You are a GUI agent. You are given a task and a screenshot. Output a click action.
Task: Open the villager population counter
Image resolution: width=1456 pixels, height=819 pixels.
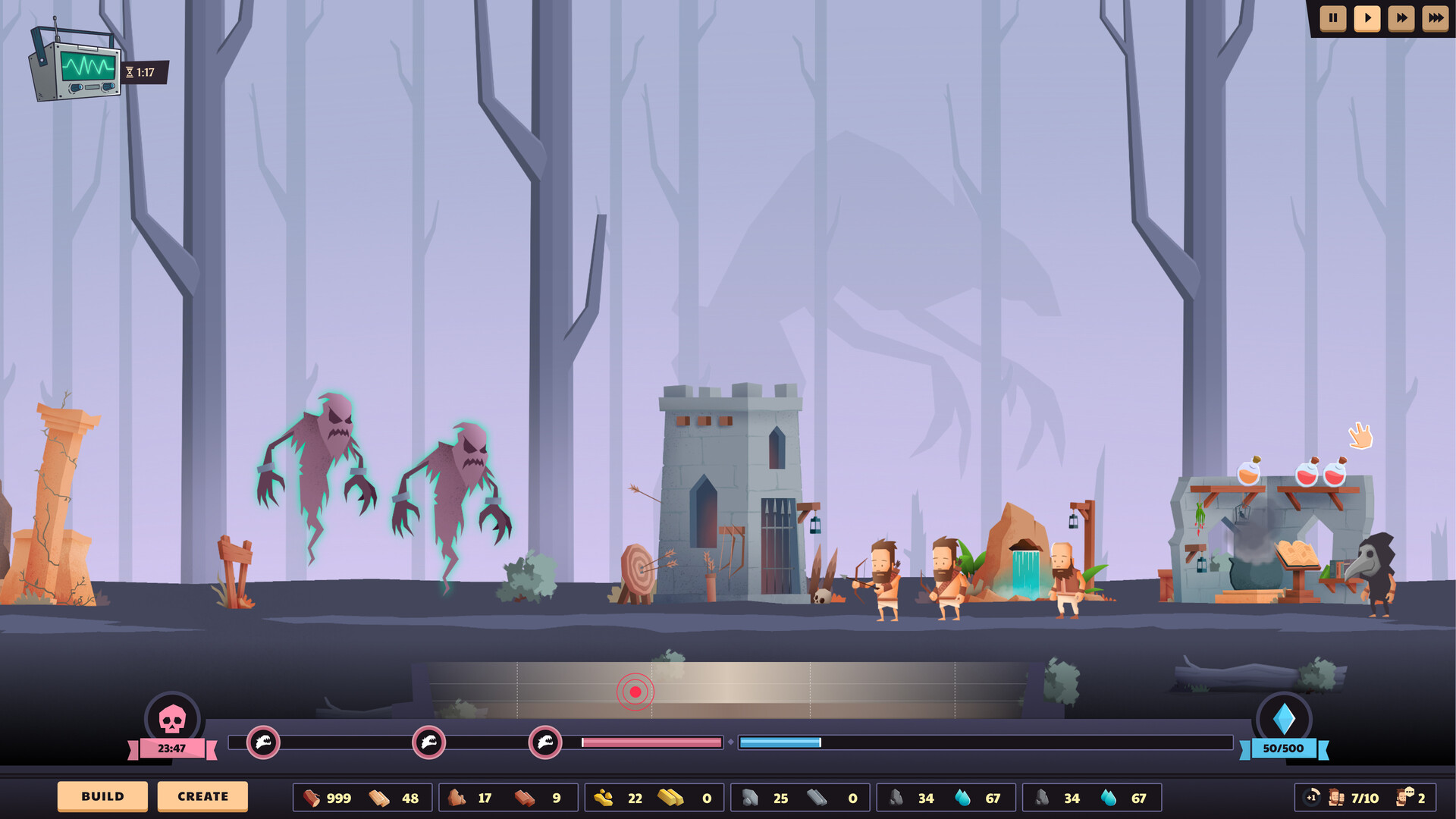click(1354, 798)
